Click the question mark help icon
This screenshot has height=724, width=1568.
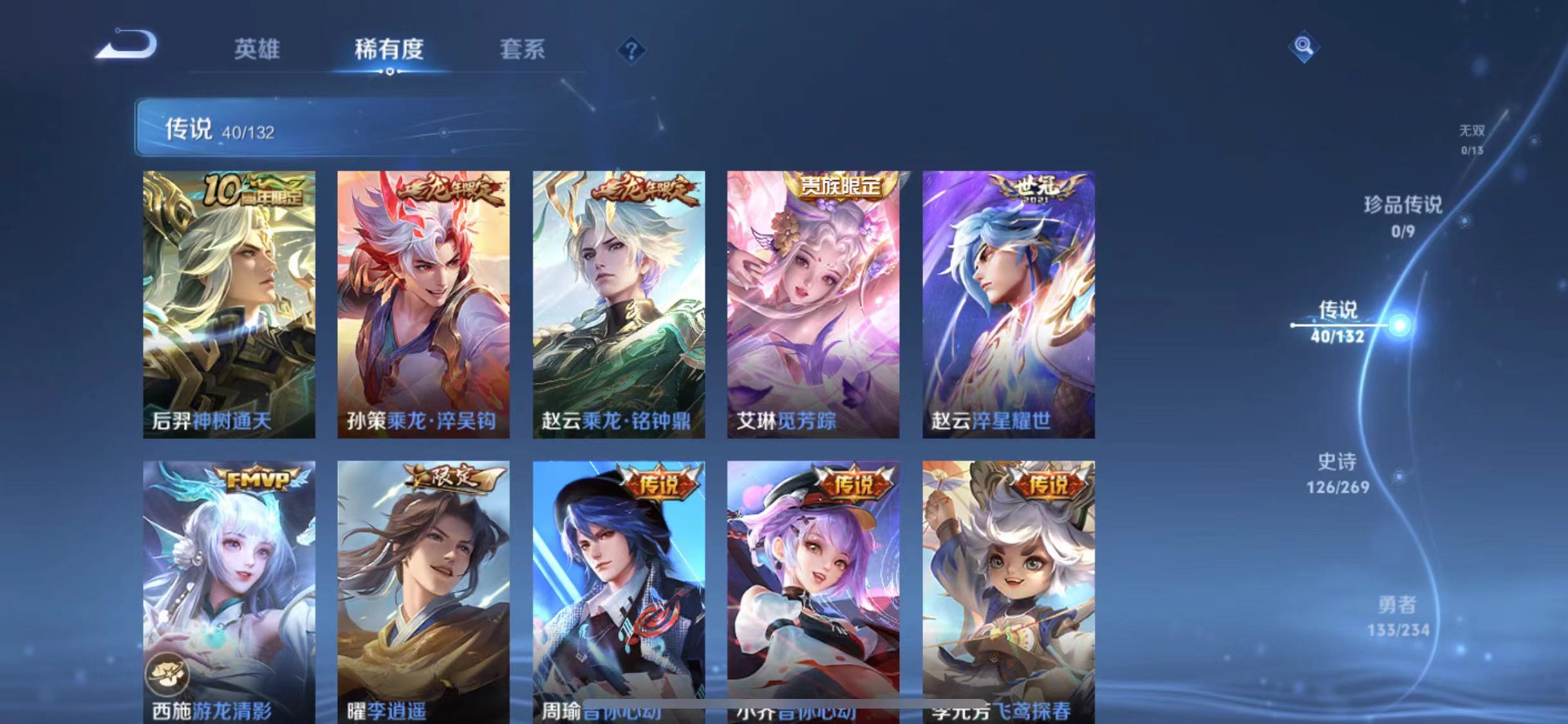pos(633,50)
